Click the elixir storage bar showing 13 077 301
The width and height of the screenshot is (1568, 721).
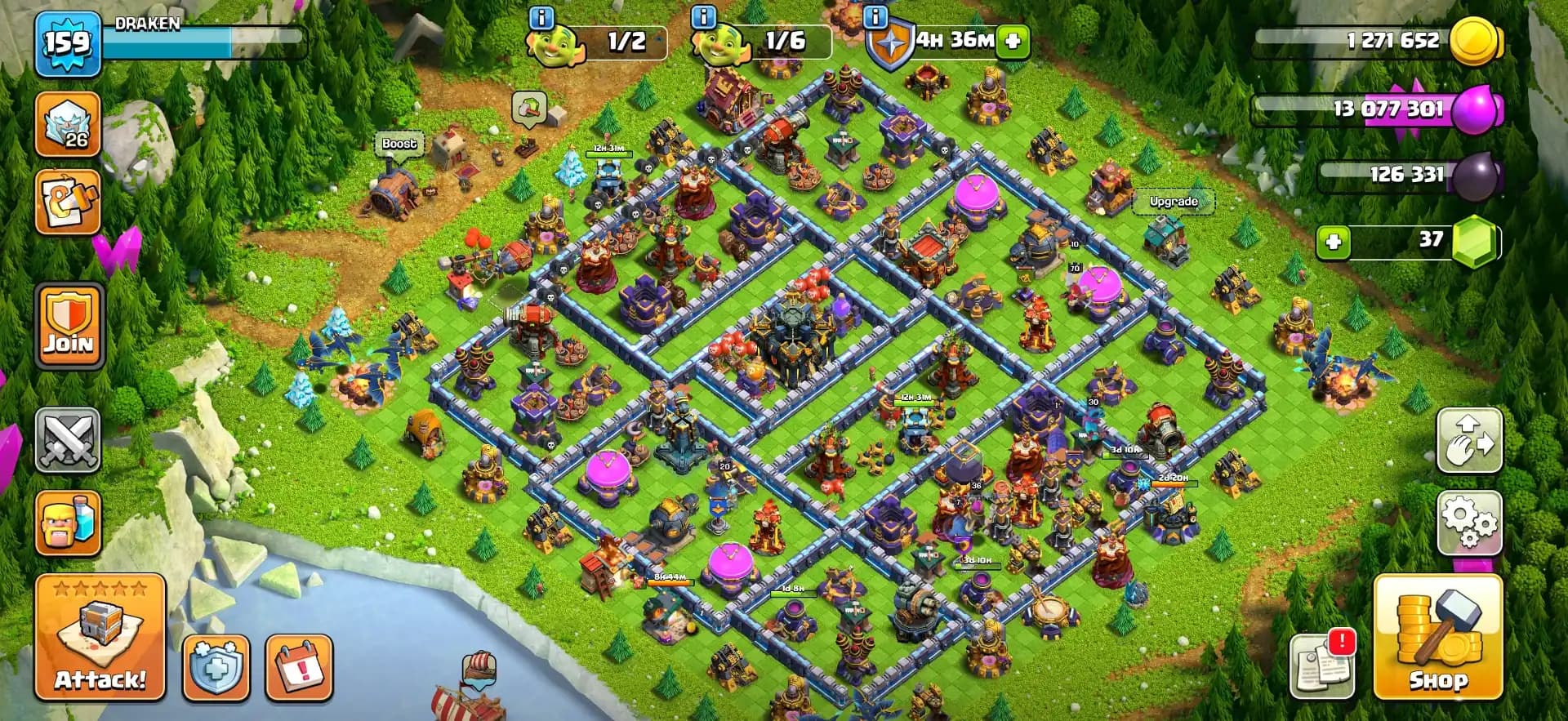(1388, 109)
